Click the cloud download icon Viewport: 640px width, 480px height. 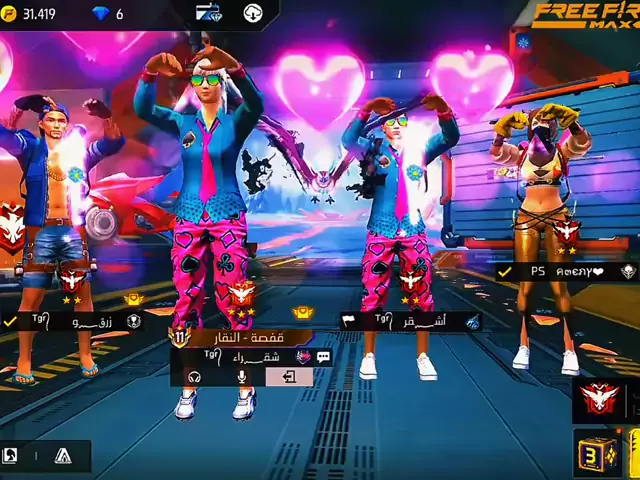[x=253, y=13]
